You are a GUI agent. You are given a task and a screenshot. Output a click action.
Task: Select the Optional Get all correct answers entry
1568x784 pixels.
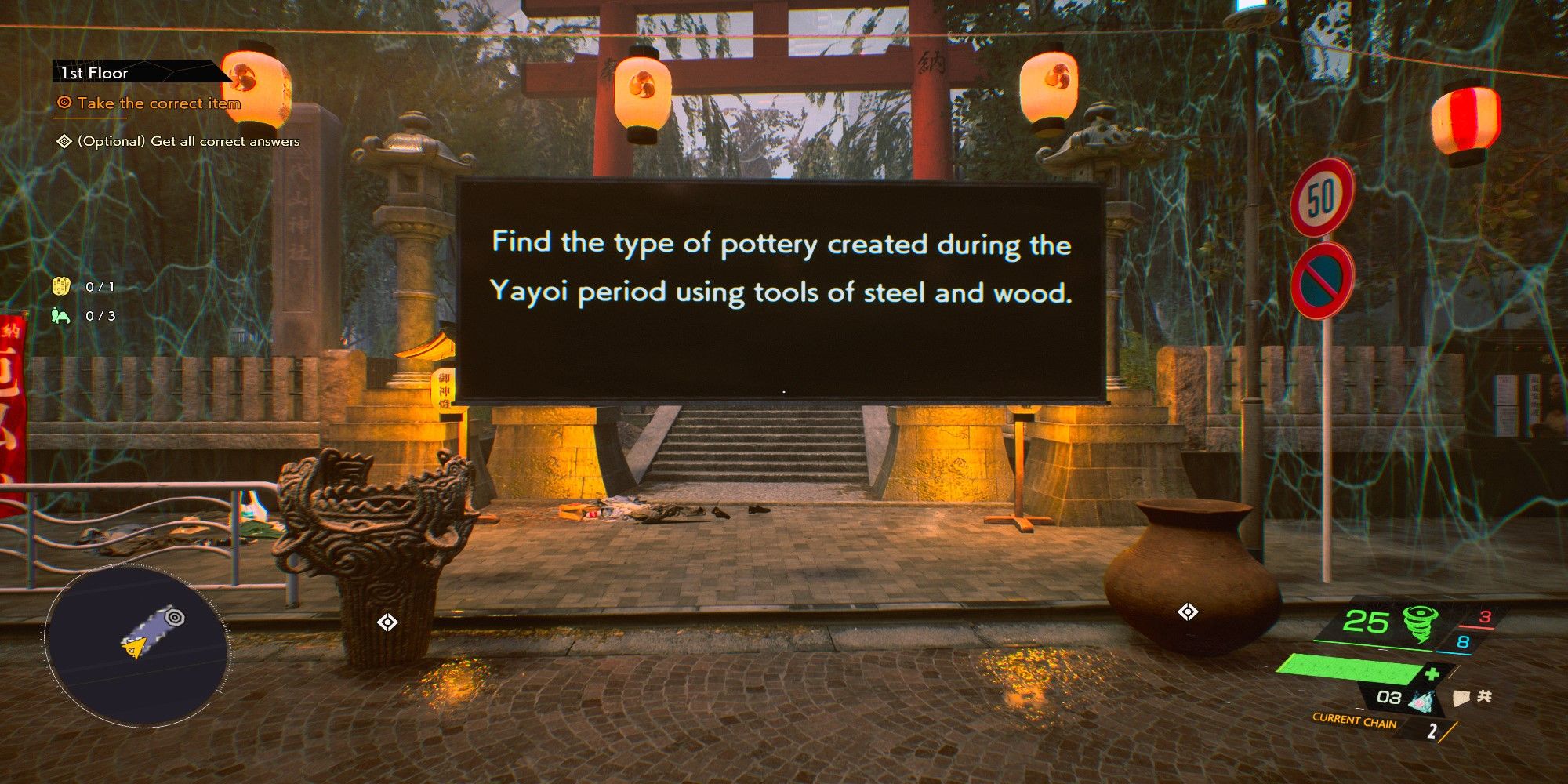(188, 142)
